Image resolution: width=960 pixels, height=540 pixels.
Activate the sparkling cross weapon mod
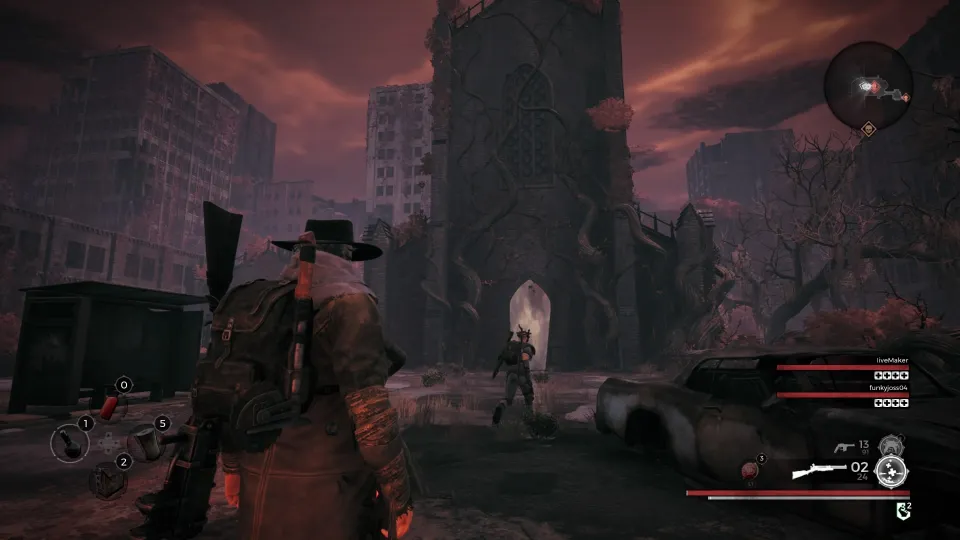click(890, 471)
